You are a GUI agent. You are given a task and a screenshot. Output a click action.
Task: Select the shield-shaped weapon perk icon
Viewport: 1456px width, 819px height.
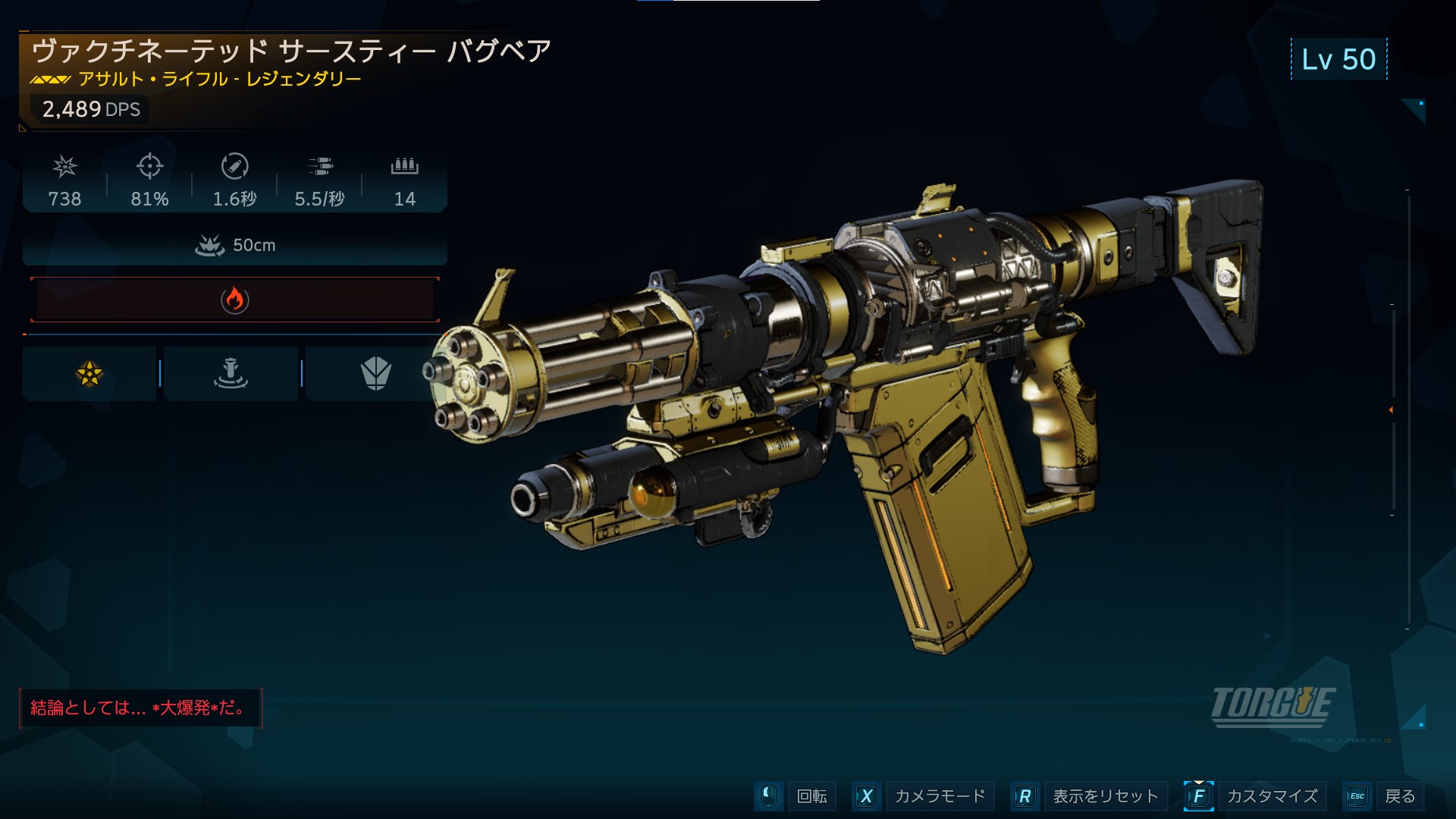tap(375, 373)
